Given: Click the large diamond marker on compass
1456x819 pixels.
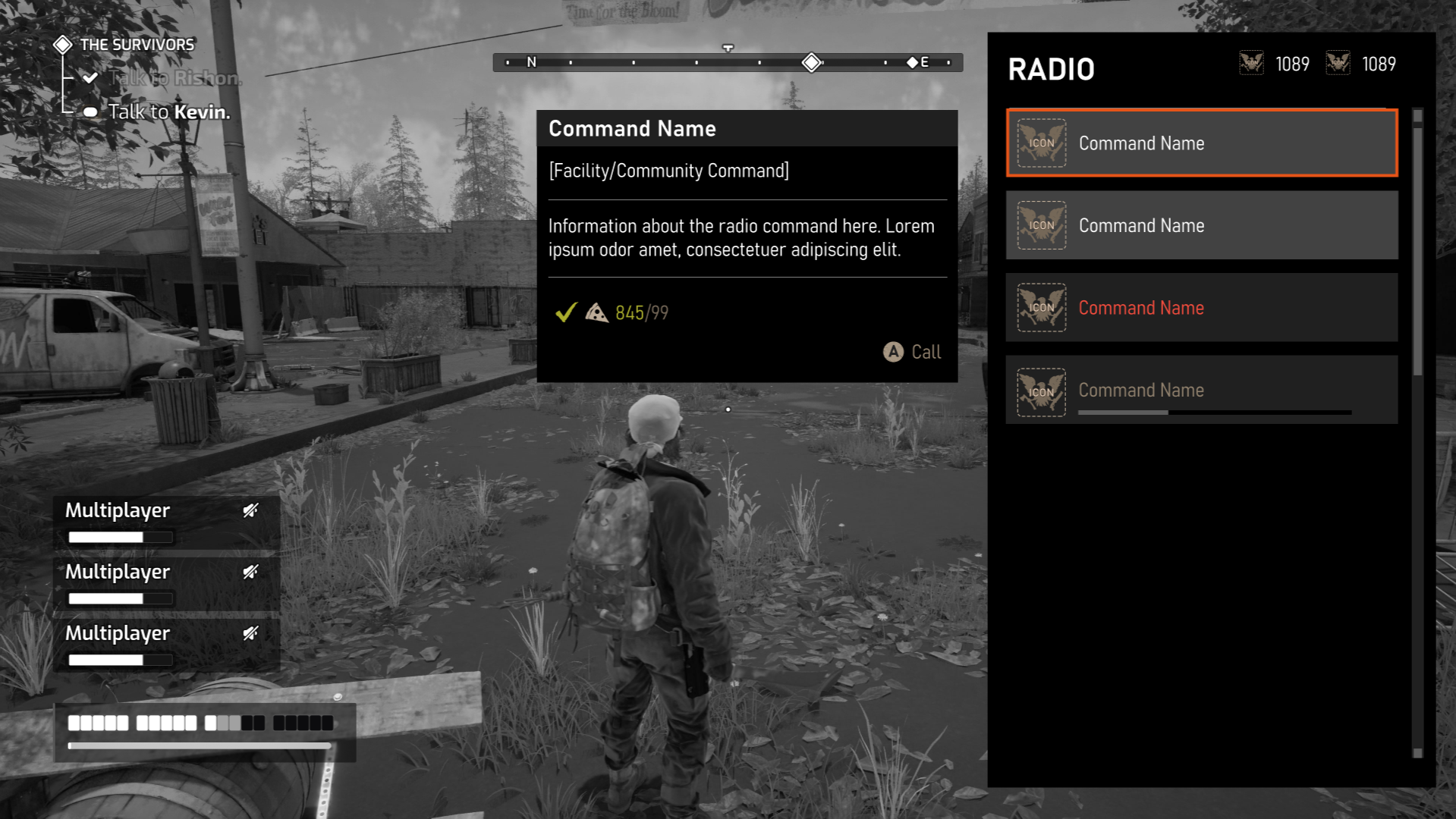Looking at the screenshot, I should click(x=811, y=62).
